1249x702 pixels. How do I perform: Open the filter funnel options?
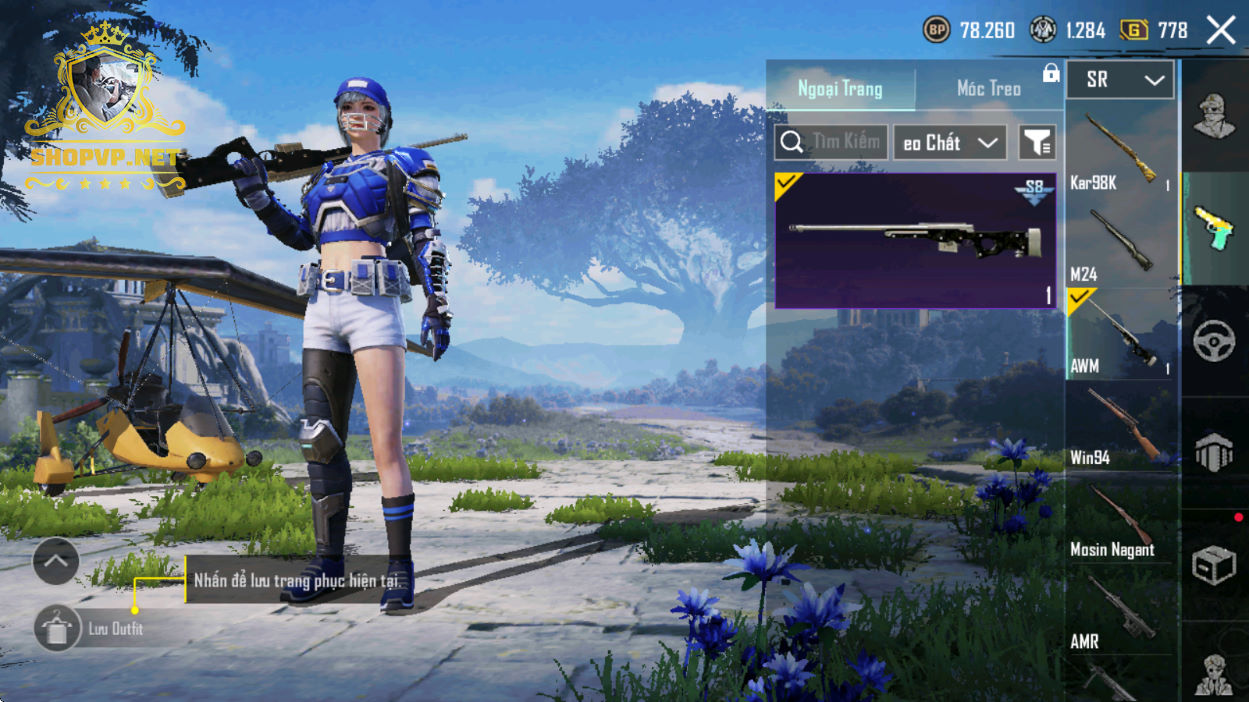(1037, 142)
